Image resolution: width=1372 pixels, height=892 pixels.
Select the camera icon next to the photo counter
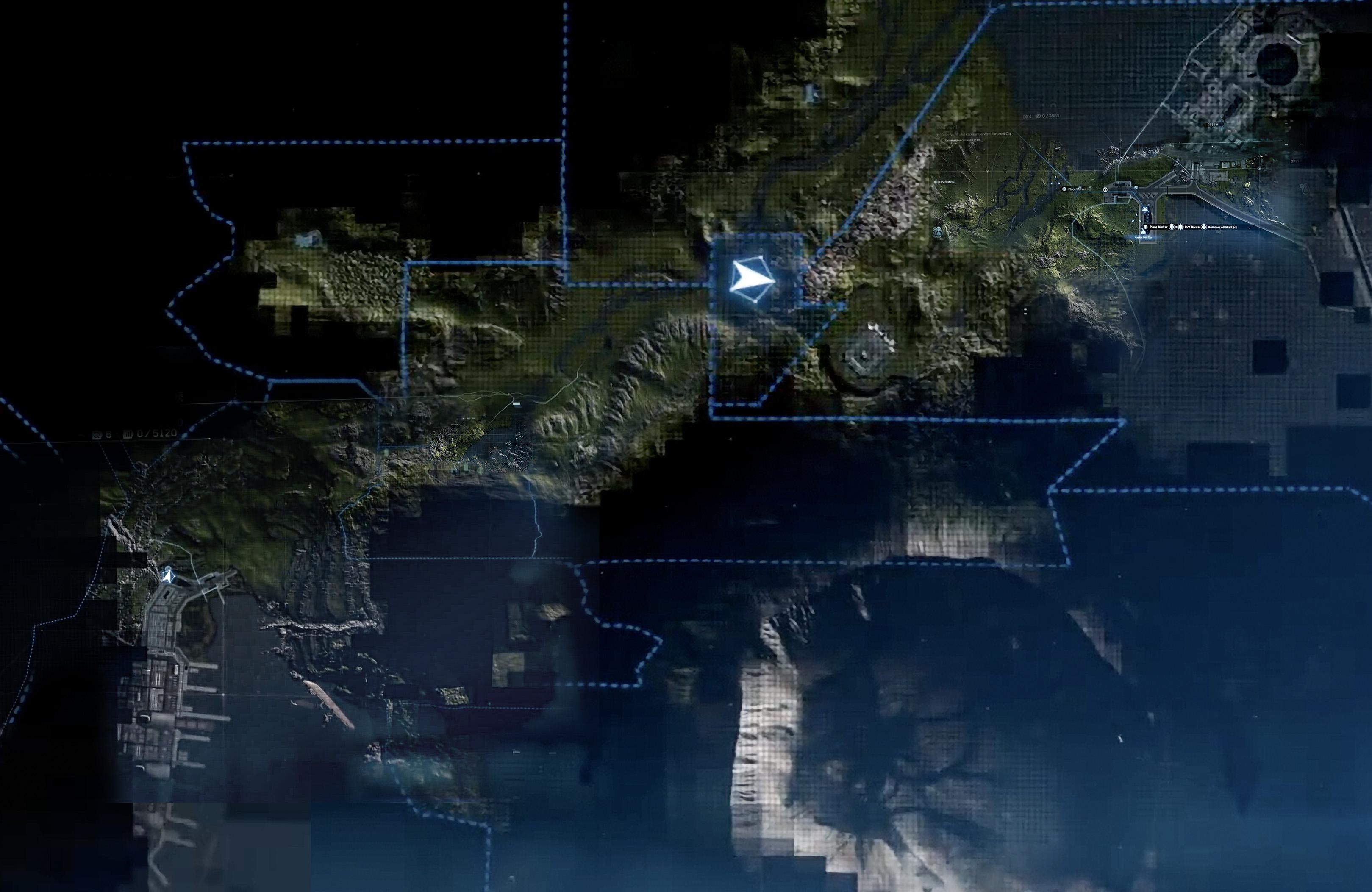(1025, 117)
